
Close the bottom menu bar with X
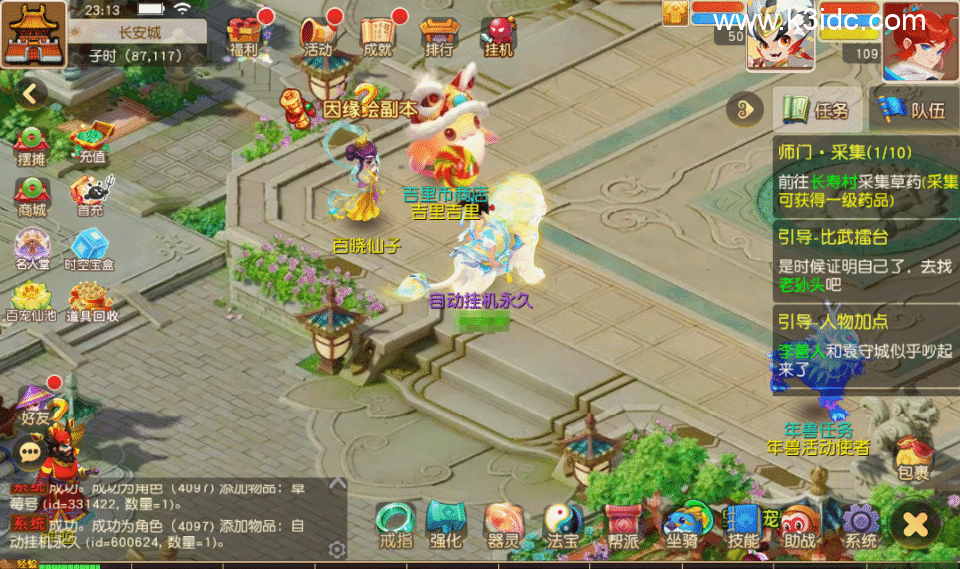[x=916, y=522]
